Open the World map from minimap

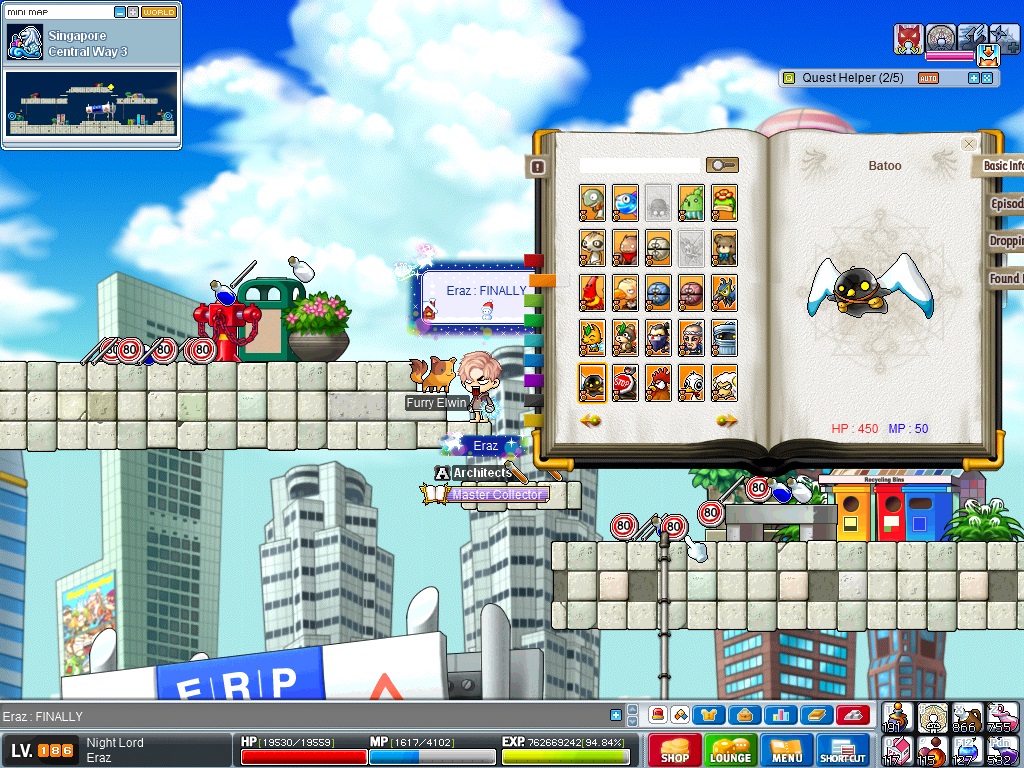pyautogui.click(x=159, y=12)
